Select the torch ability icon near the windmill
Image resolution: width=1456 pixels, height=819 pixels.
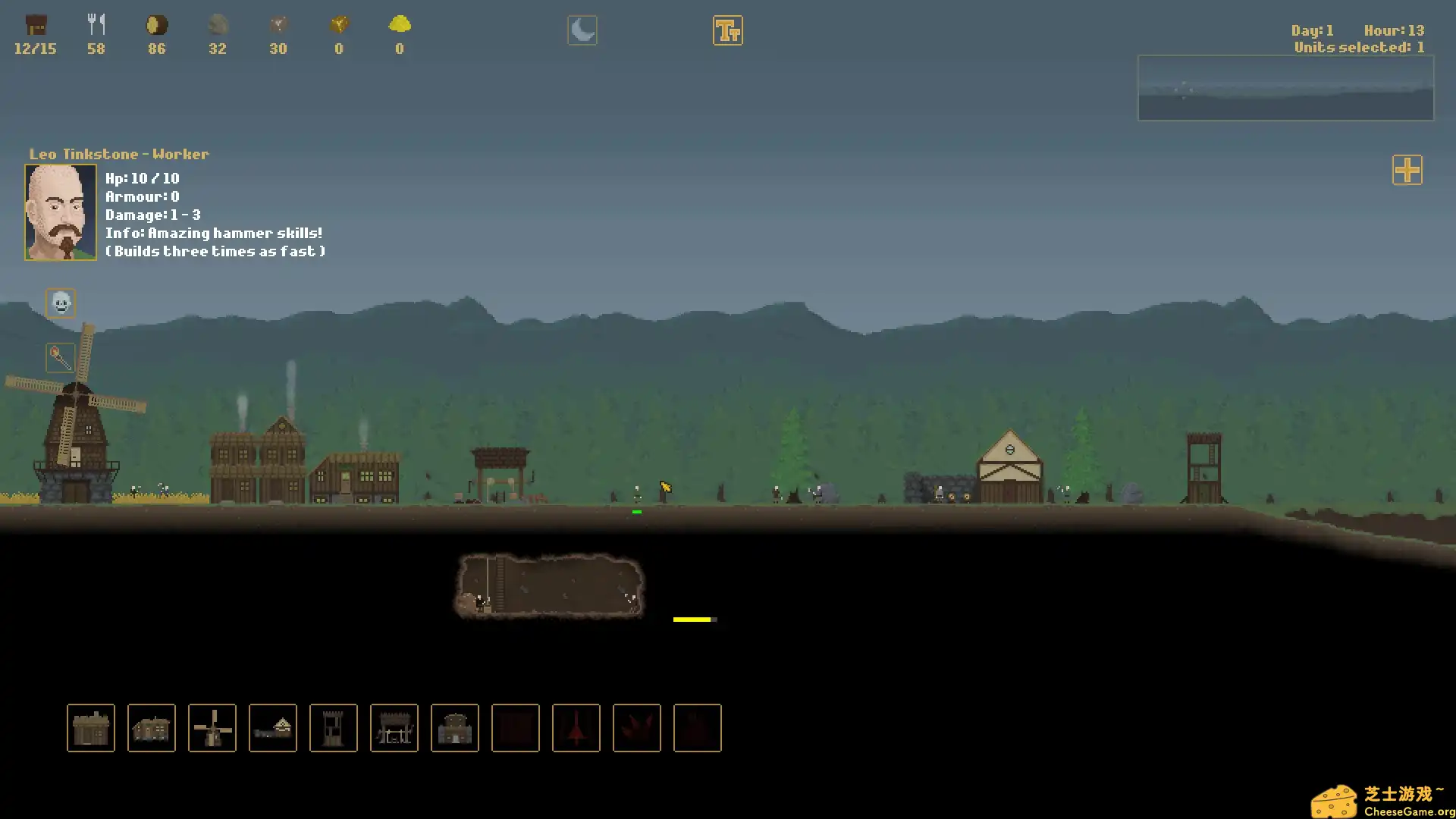(60, 358)
